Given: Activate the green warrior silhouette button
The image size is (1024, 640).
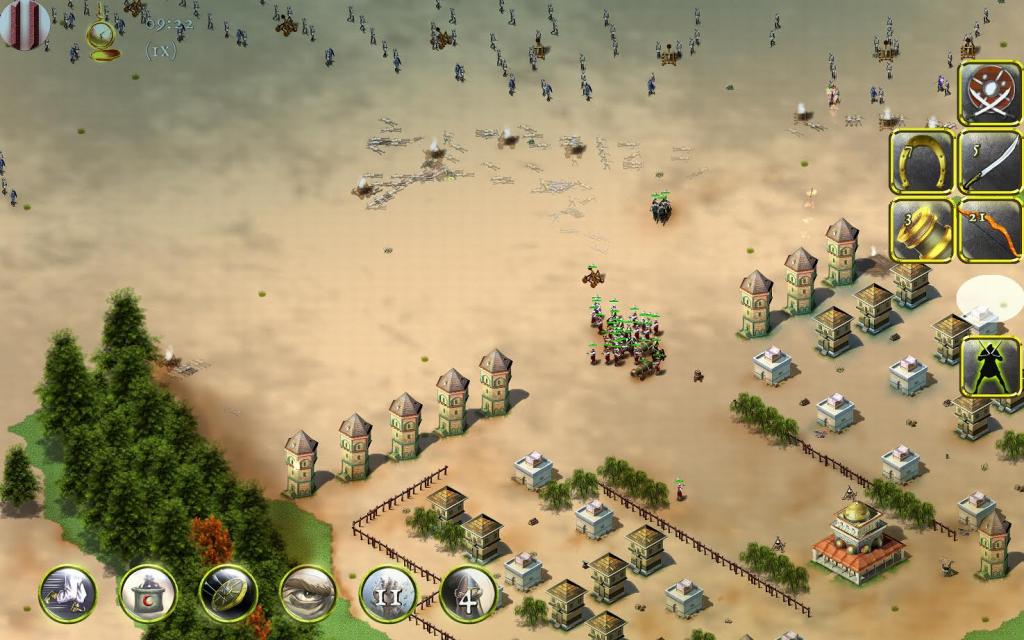Looking at the screenshot, I should [989, 367].
